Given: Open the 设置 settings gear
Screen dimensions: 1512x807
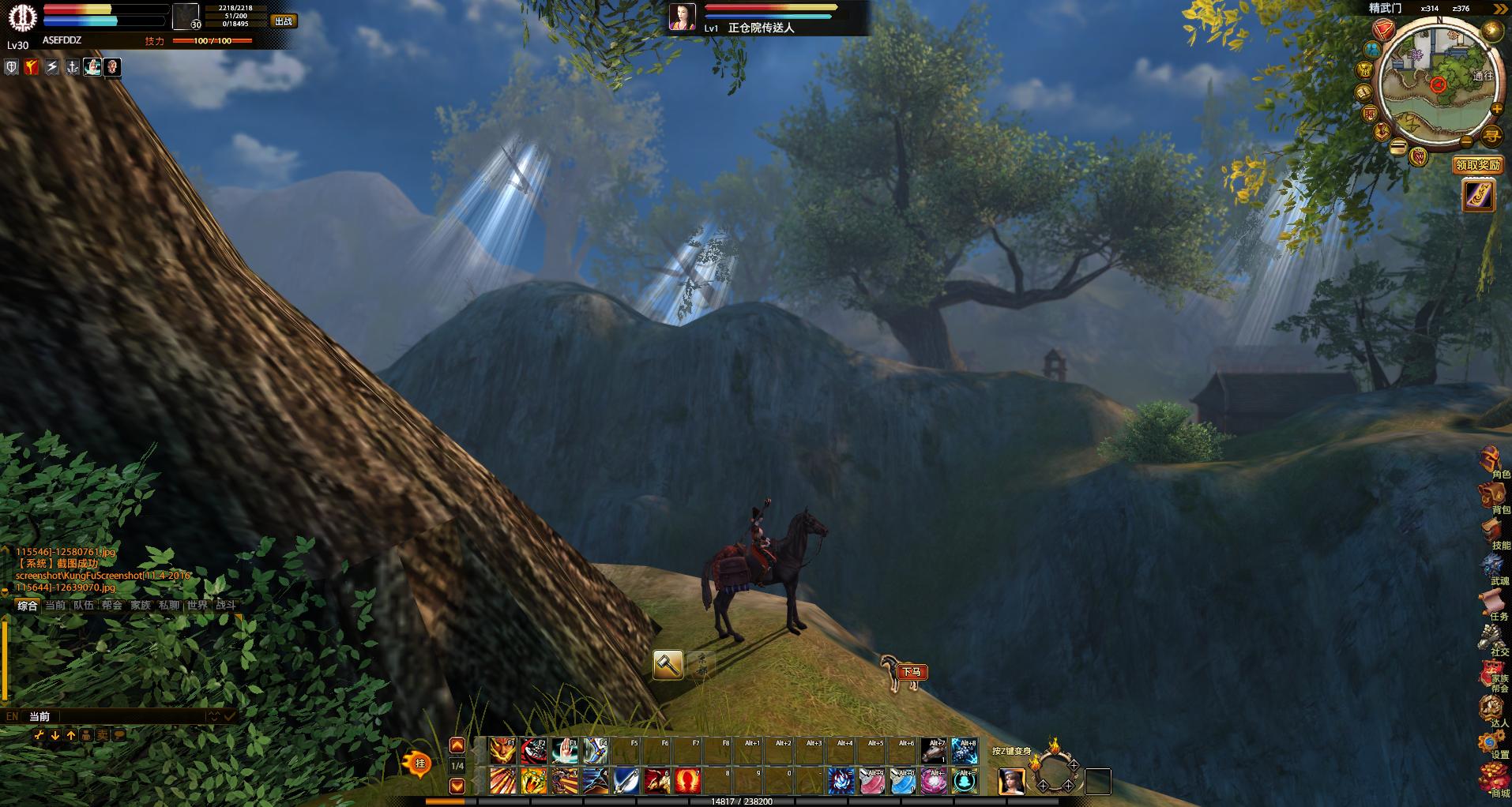Looking at the screenshot, I should pyautogui.click(x=1492, y=744).
